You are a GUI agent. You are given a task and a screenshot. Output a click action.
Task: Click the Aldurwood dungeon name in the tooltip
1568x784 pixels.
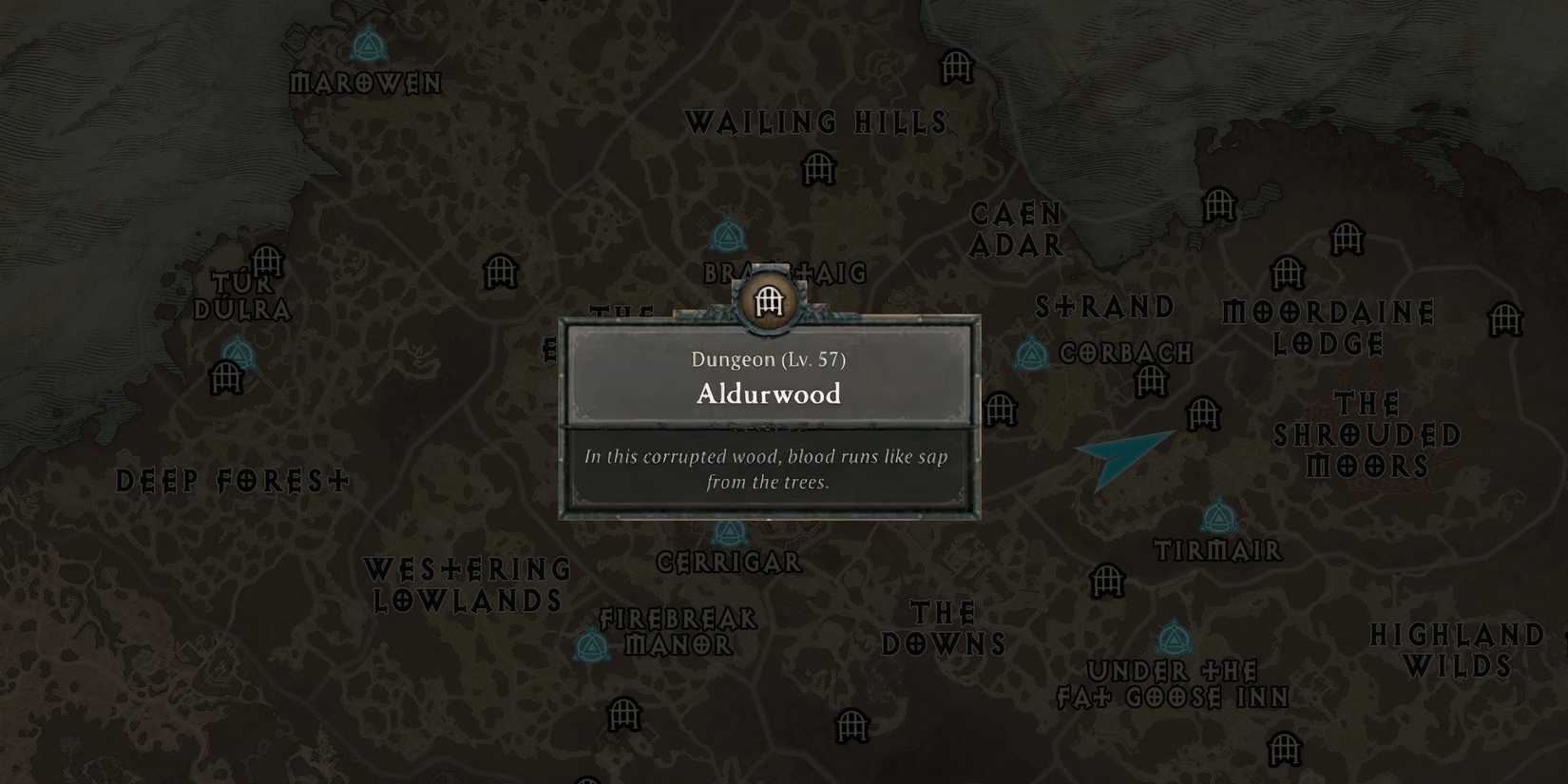tap(769, 393)
